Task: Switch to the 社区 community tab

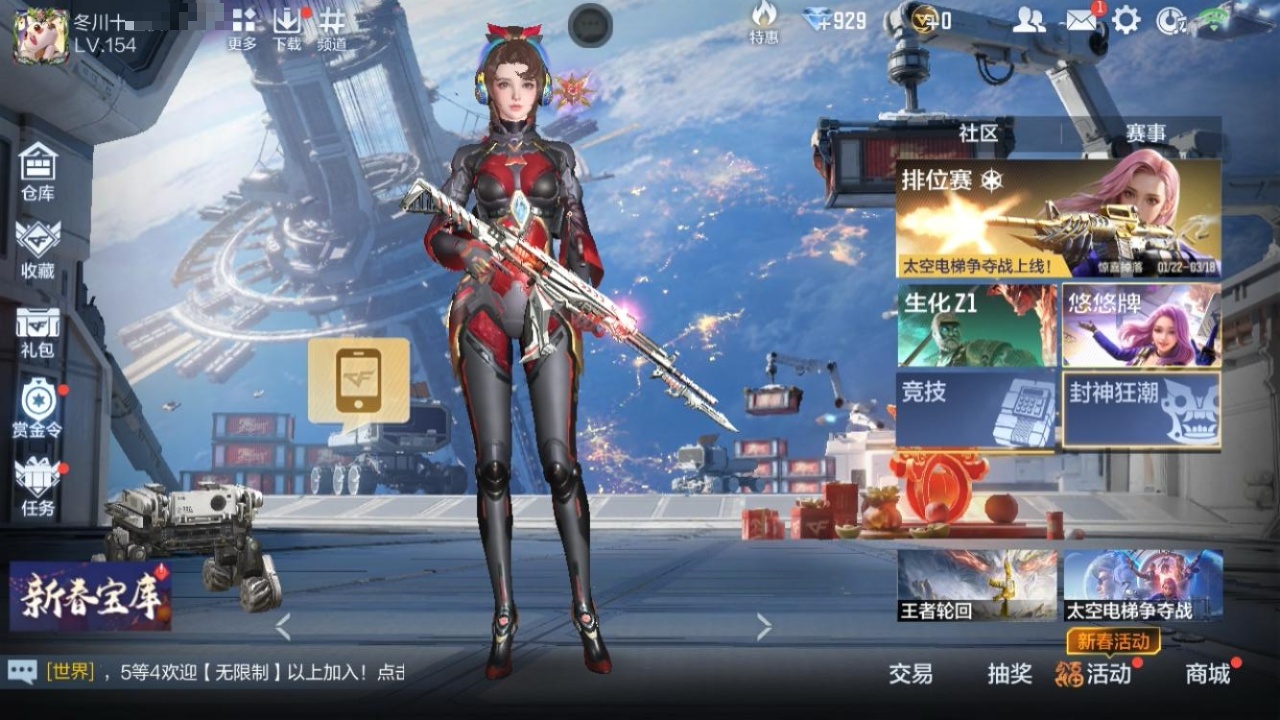Action: [978, 133]
